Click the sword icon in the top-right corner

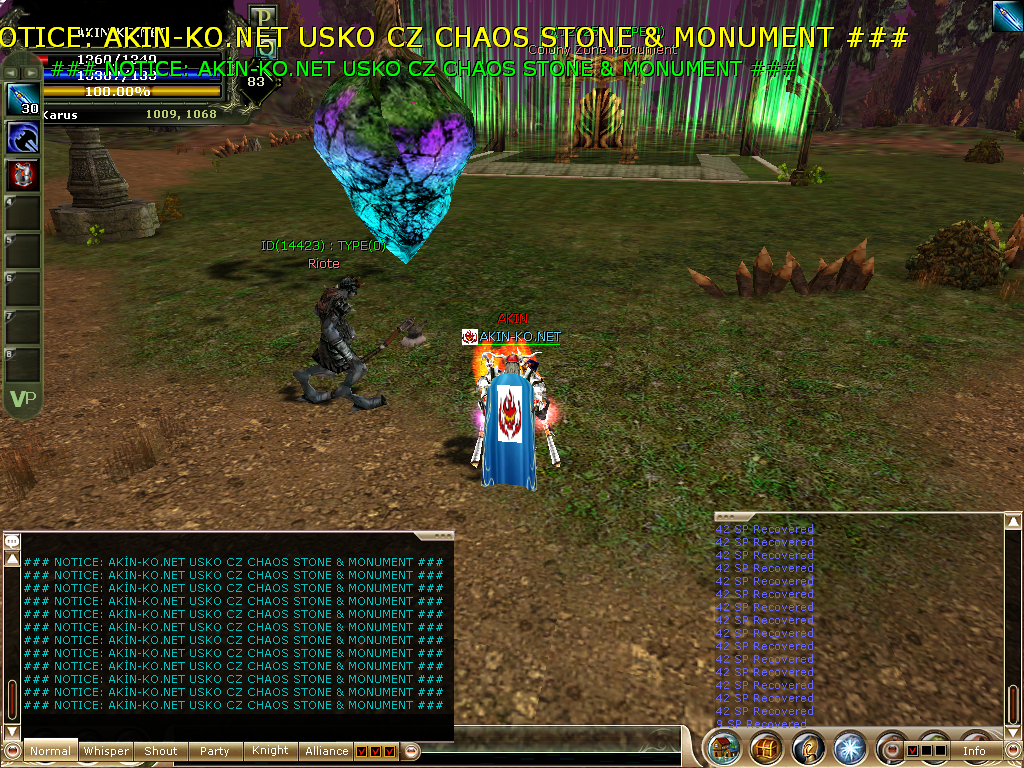[x=1007, y=16]
